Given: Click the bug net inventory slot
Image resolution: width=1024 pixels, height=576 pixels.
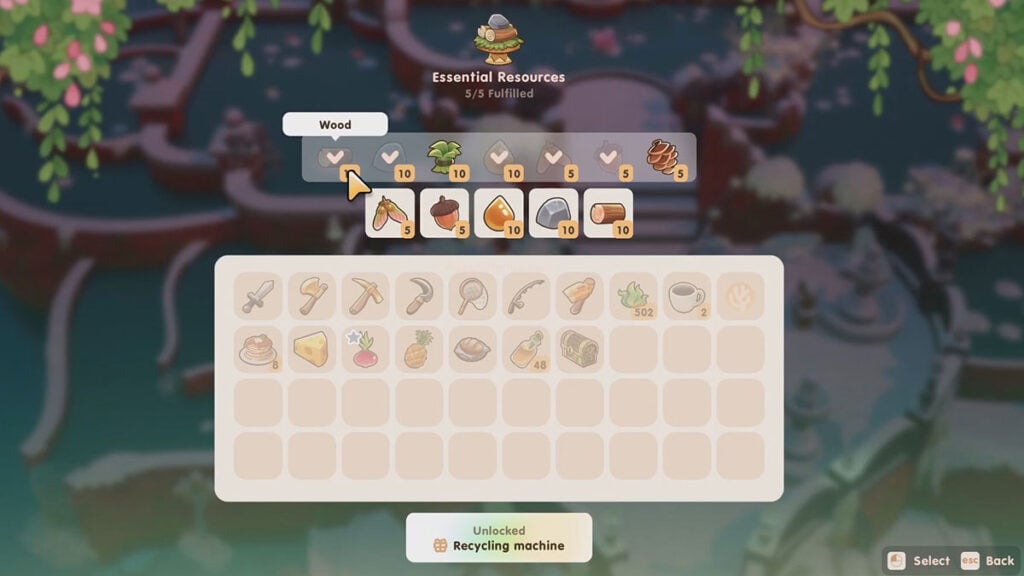Looking at the screenshot, I should tap(473, 296).
